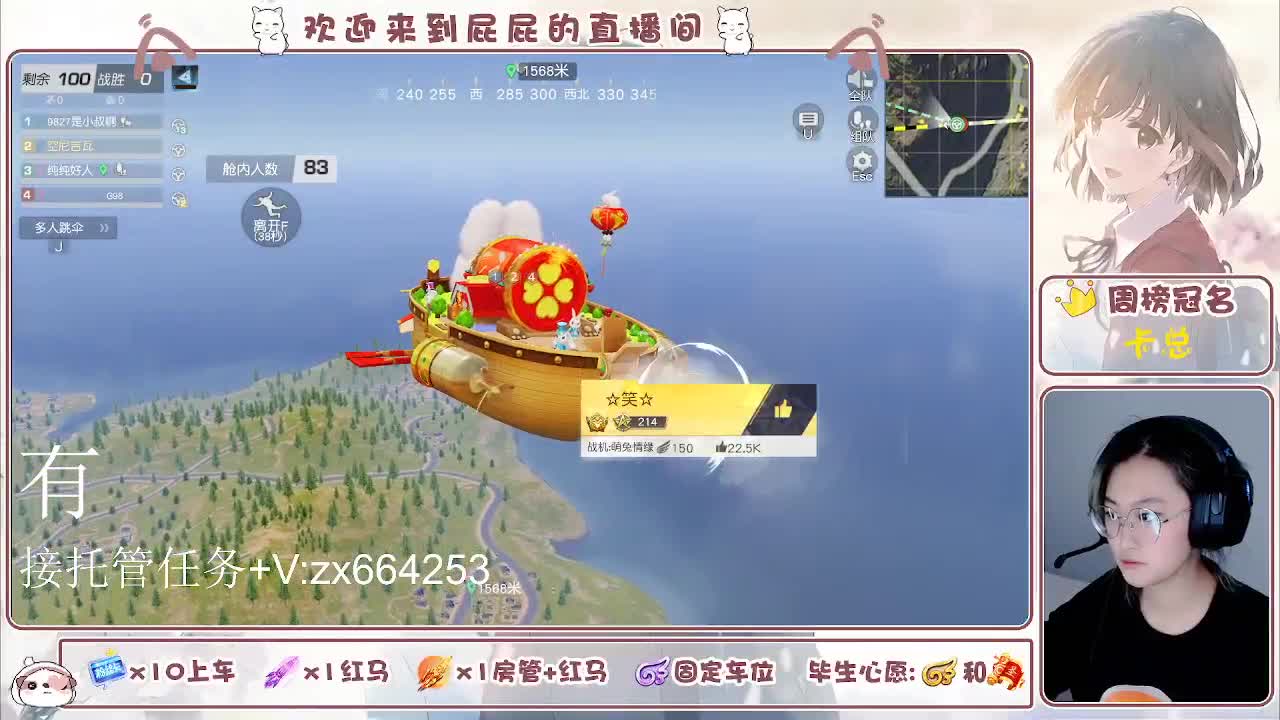Select the gold crown badge on the ☆笑☆ card
The width and height of the screenshot is (1280, 720).
pos(598,422)
